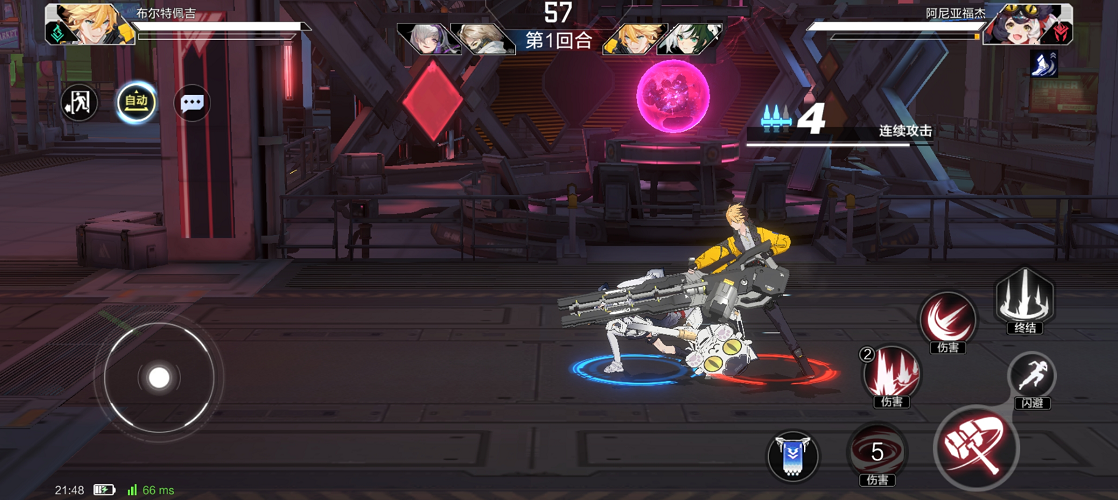Toggle the 自动 auto-battle button
Image resolution: width=1118 pixels, height=500 pixels.
click(x=136, y=102)
